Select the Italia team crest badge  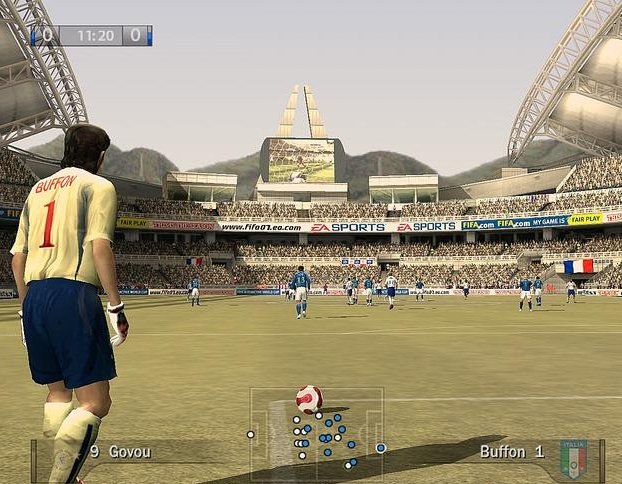[573, 457]
